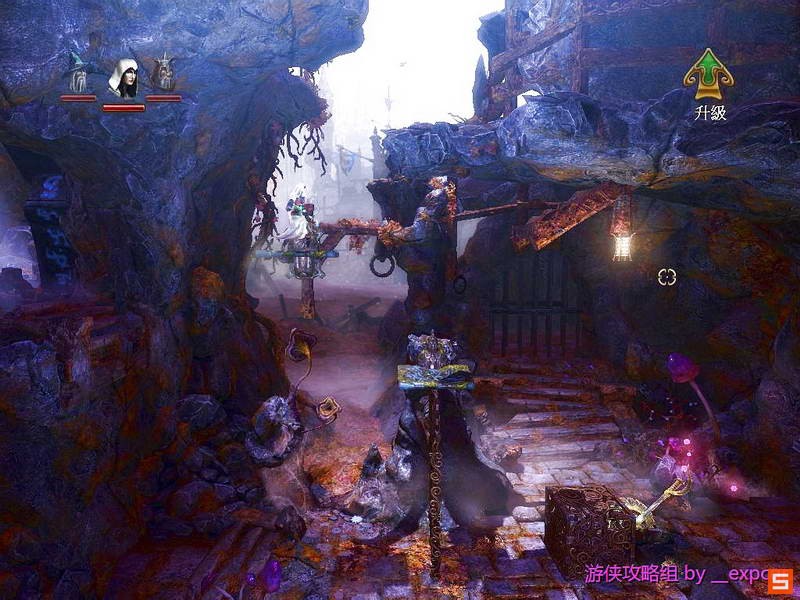The image size is (800, 600).
Task: Switch to the helmeted knight portrait
Action: (x=164, y=75)
